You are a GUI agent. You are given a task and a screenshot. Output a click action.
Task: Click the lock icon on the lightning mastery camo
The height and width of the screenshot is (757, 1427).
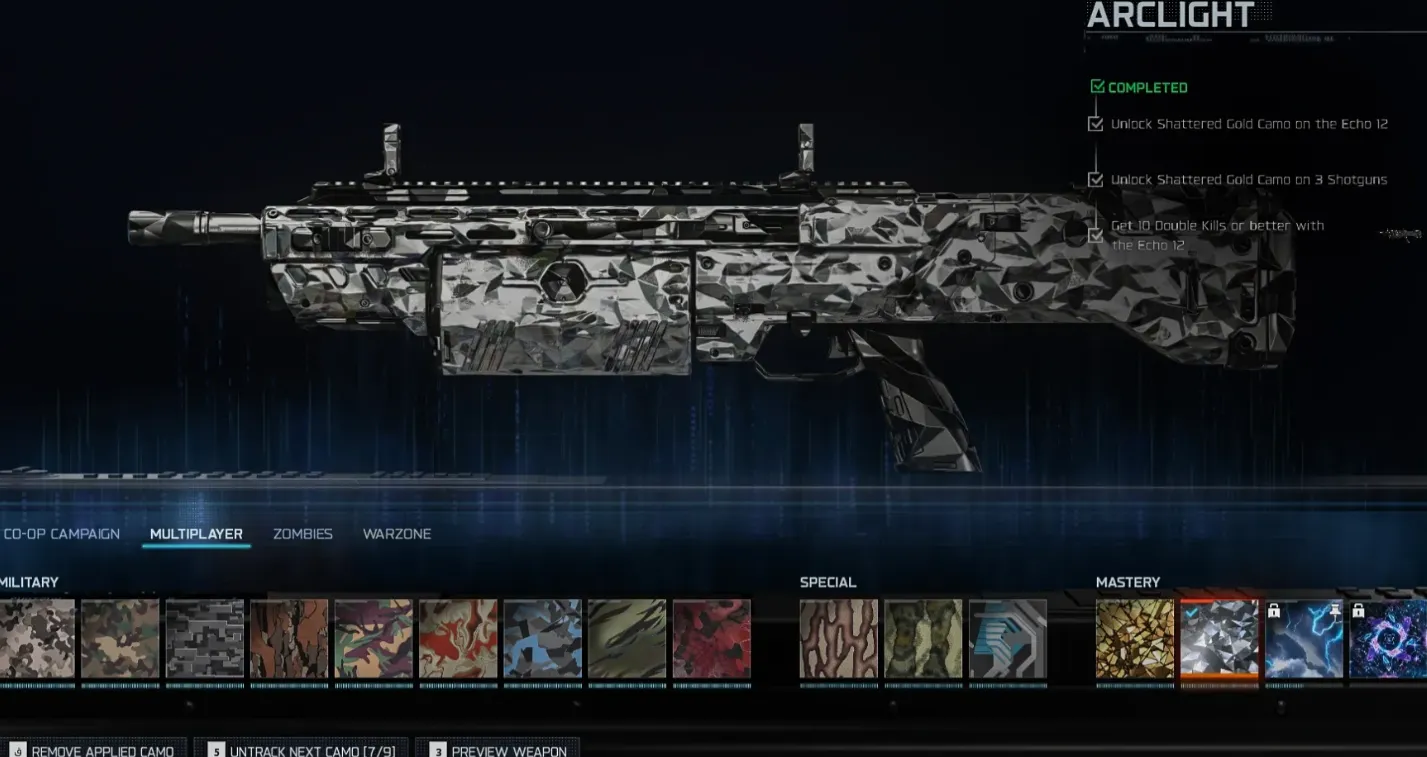[x=1273, y=611]
